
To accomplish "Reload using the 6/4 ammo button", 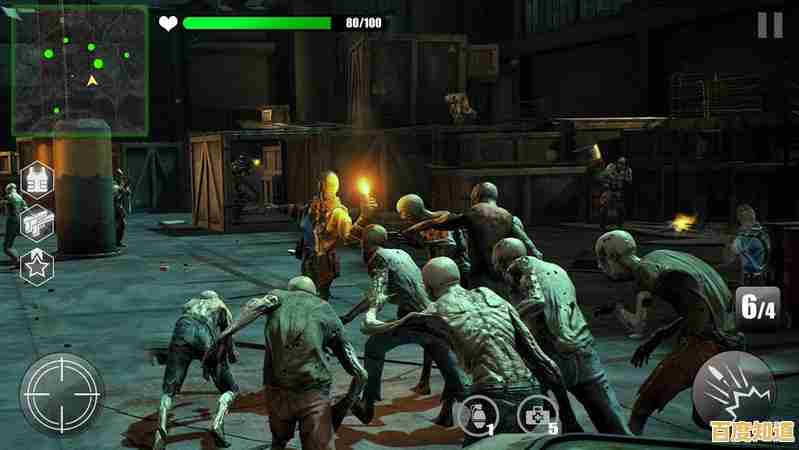I will tap(757, 307).
